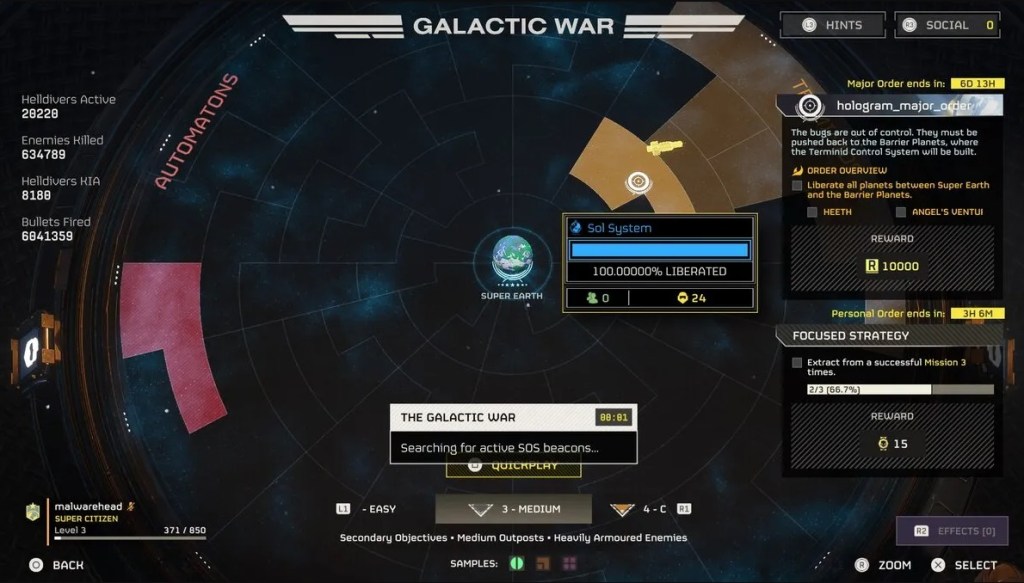Choose the 3 - Medium difficulty
Screen dimensions: 1024x583
[513, 509]
